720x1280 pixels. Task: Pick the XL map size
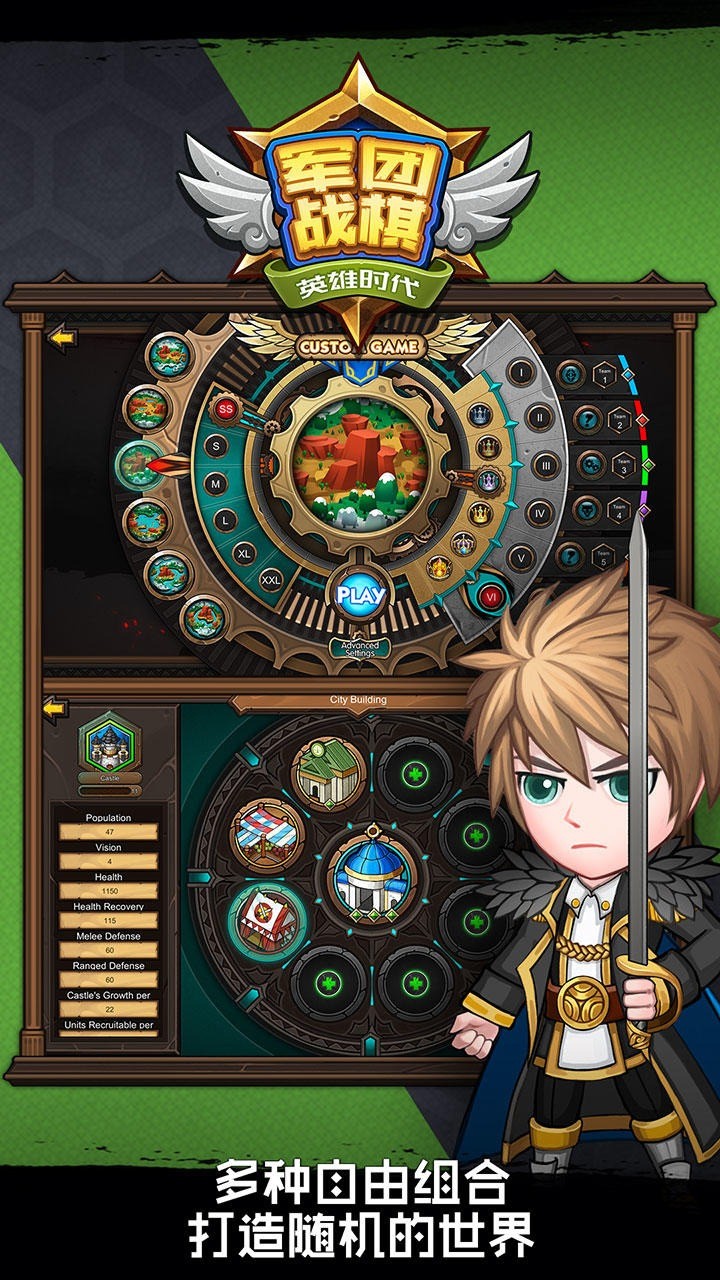coord(244,552)
